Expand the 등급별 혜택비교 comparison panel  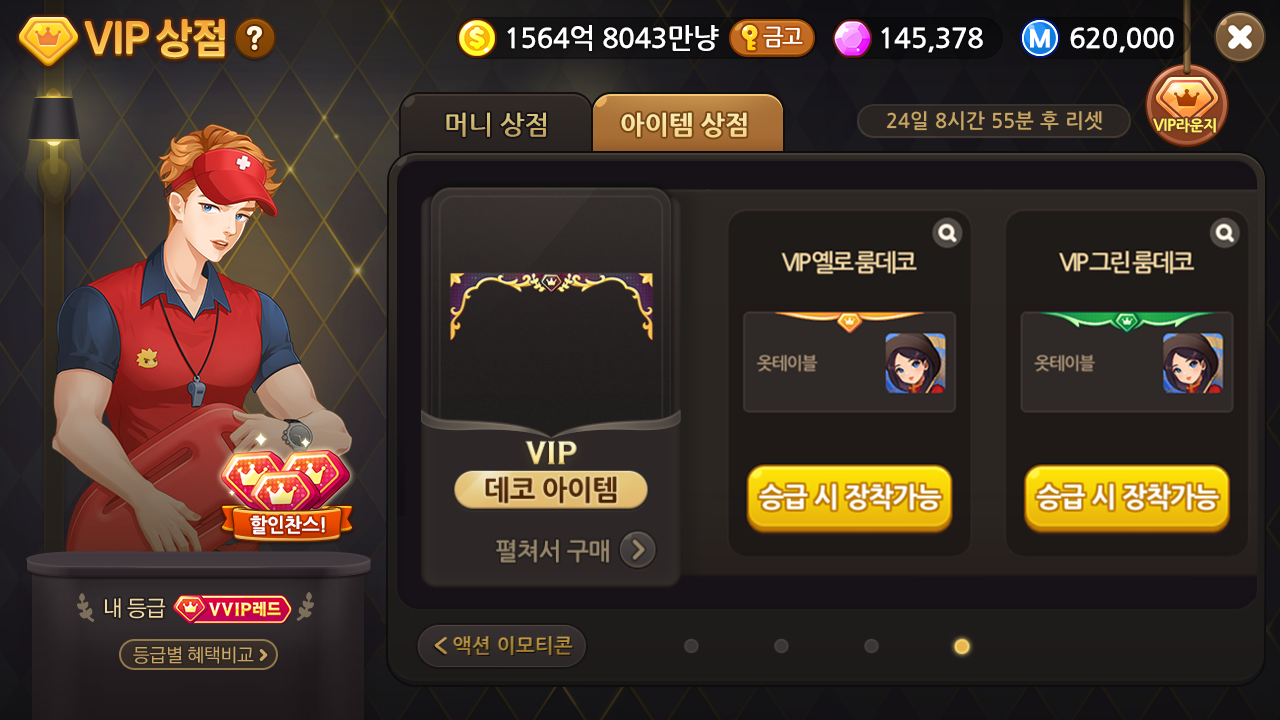click(196, 655)
